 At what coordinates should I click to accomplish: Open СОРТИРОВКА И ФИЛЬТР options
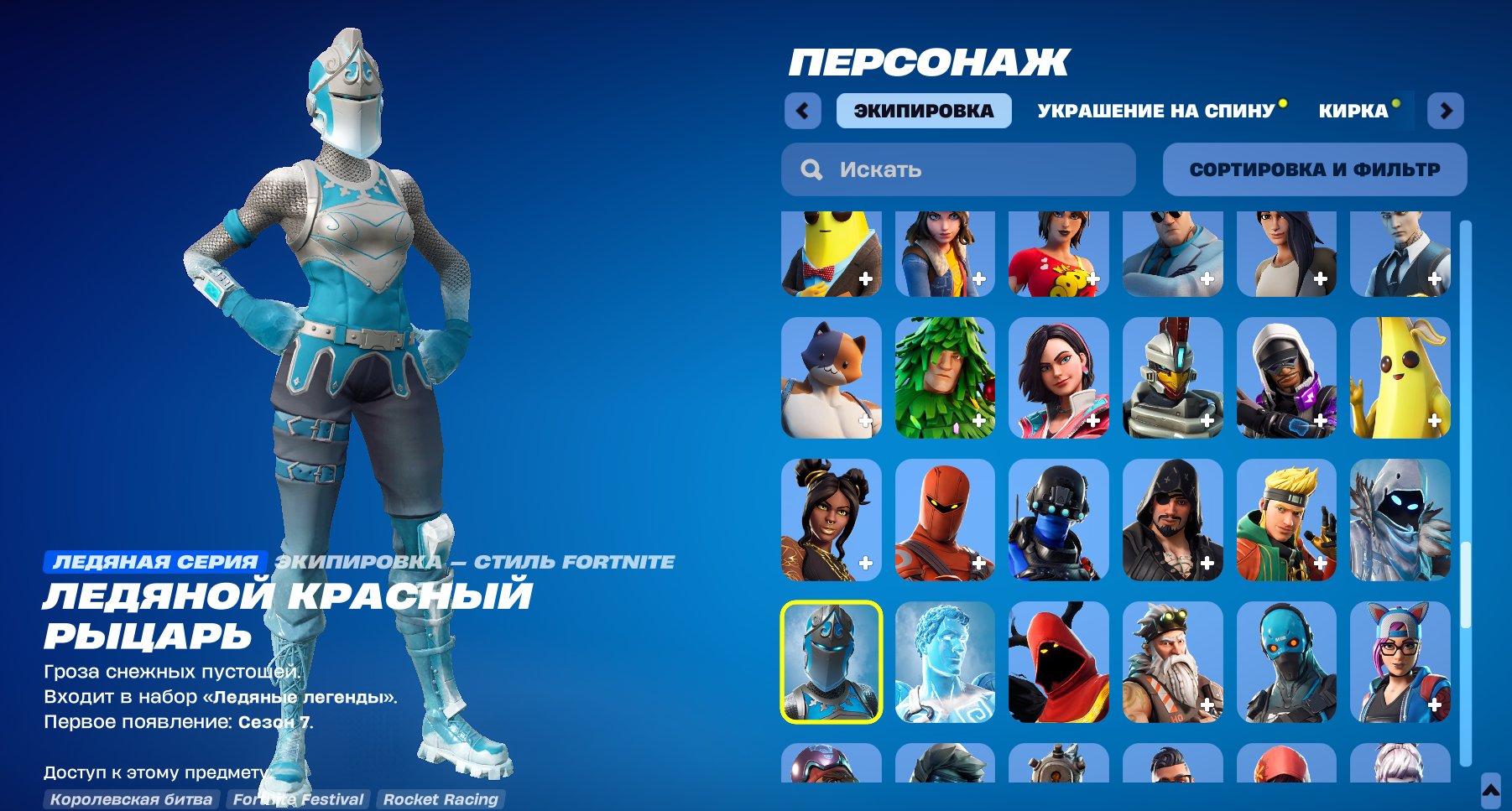point(1314,169)
